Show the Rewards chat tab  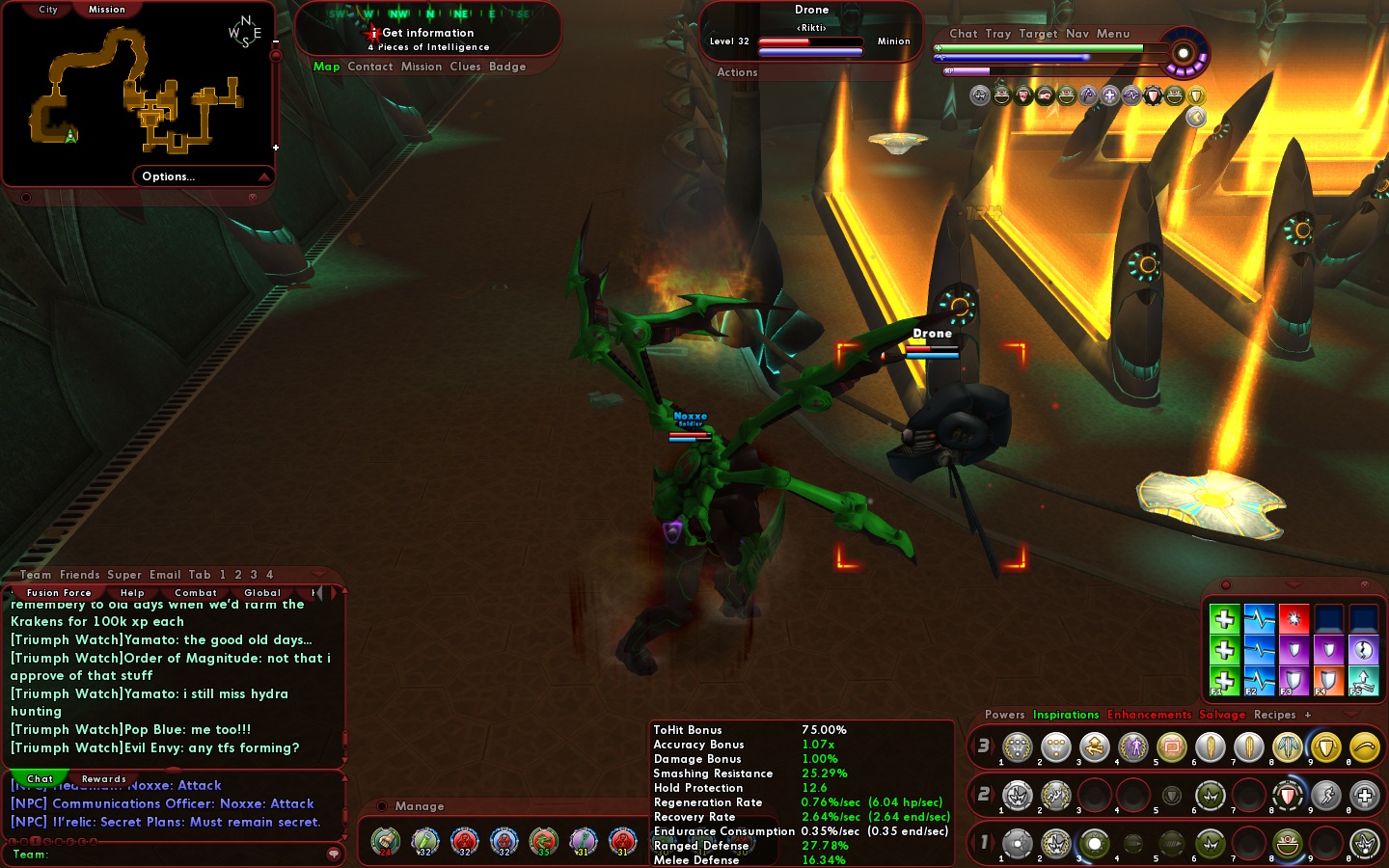104,779
